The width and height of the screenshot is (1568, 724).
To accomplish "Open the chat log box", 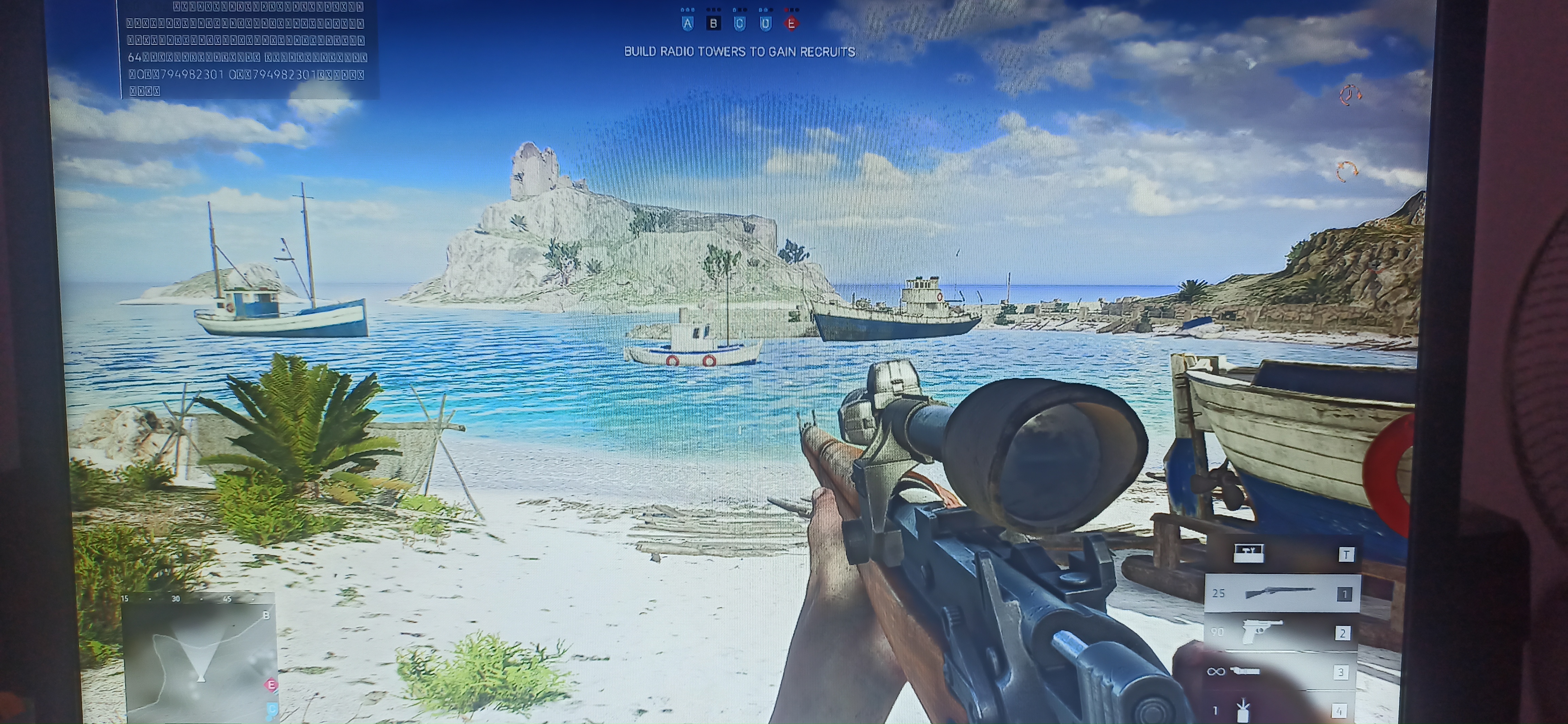I will 250,49.
